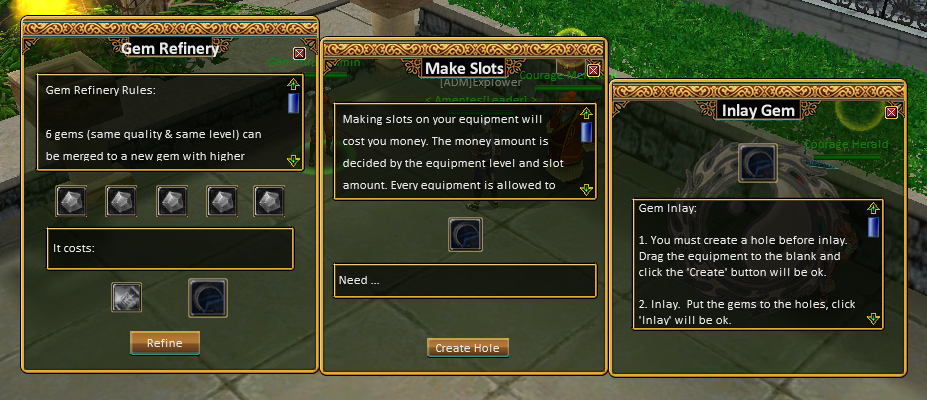Screen dimensions: 927x400
Task: Select the silver item slot left of result slot
Action: click(126, 297)
